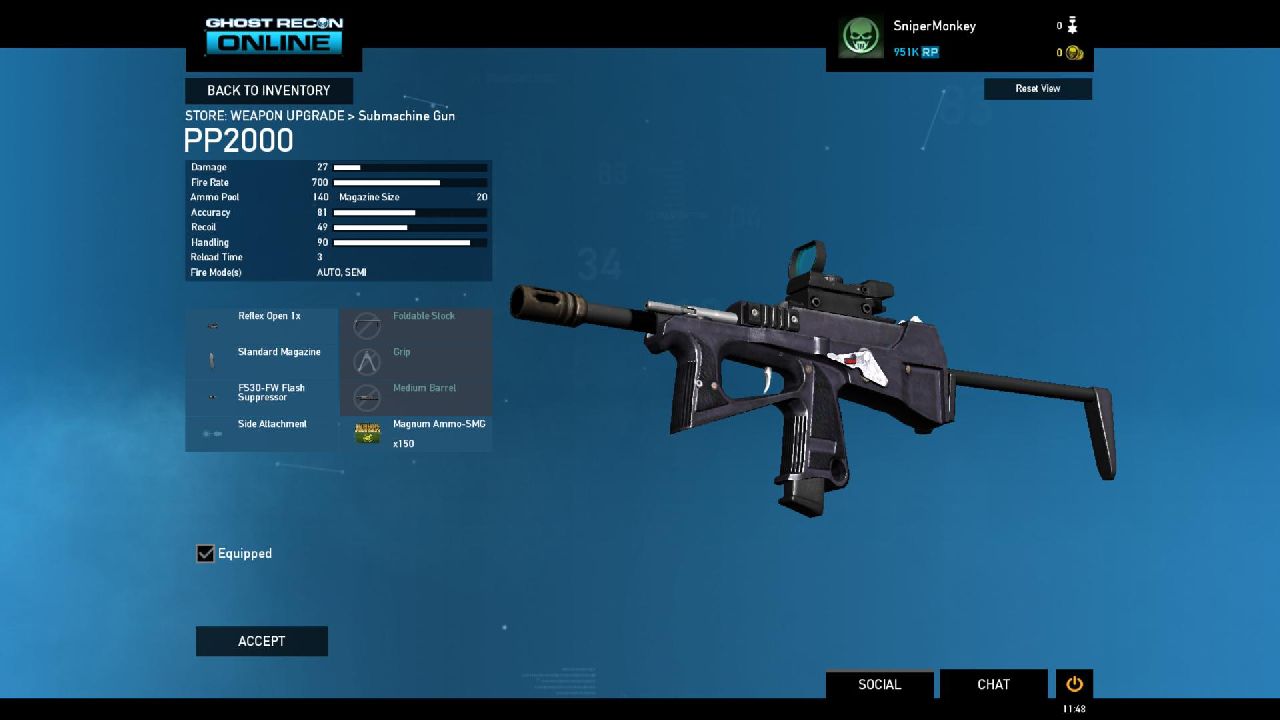Choose the Grip attachment slot

point(416,361)
